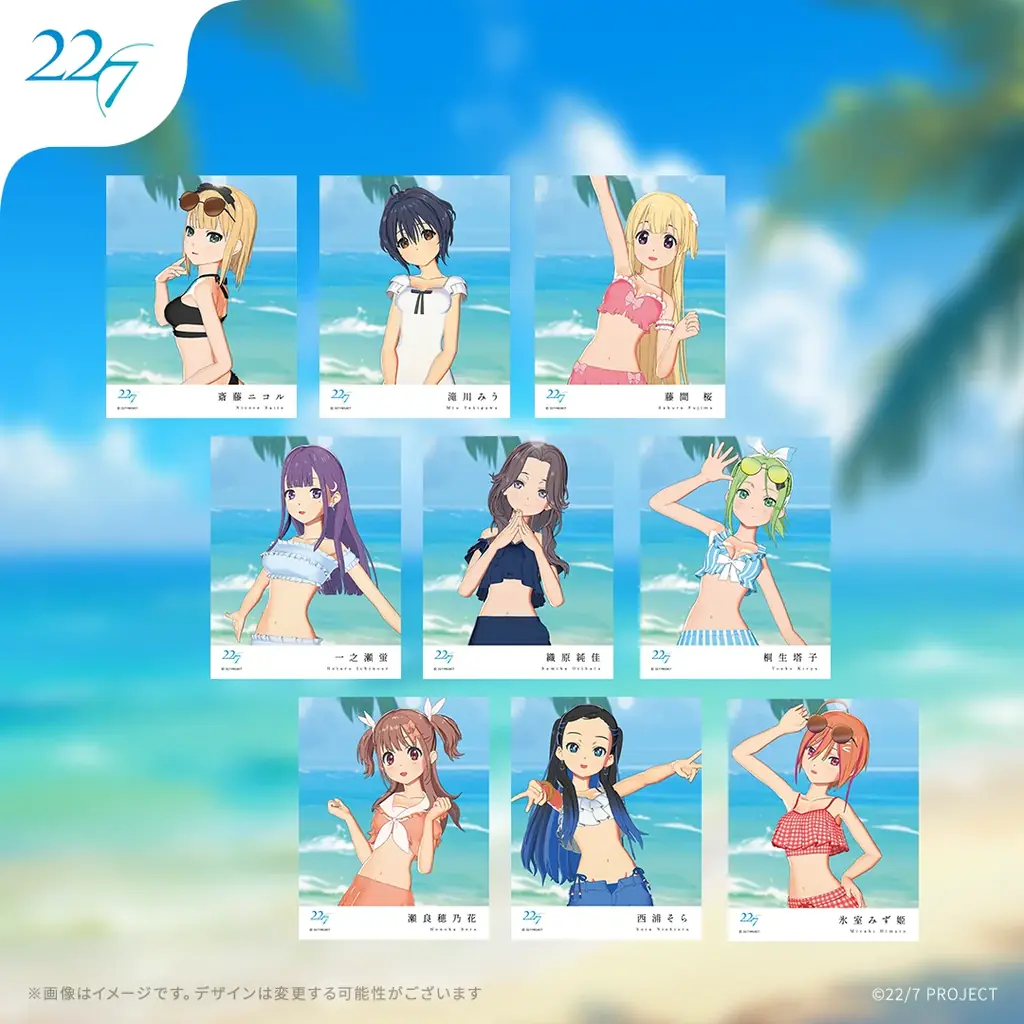1024x1024 pixels.
Task: Pick the Sora Nishiura card
Action: point(606,818)
